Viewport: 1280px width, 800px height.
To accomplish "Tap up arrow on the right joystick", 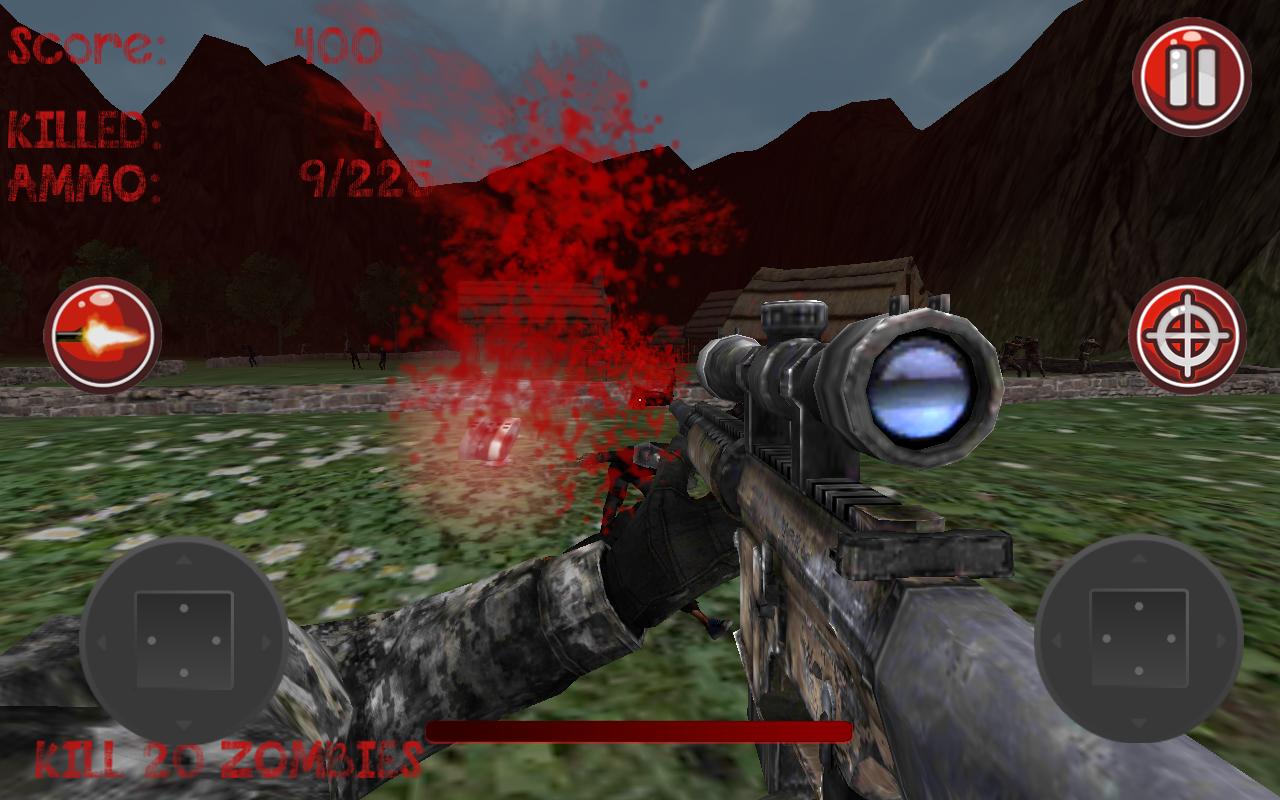I will 1137,561.
